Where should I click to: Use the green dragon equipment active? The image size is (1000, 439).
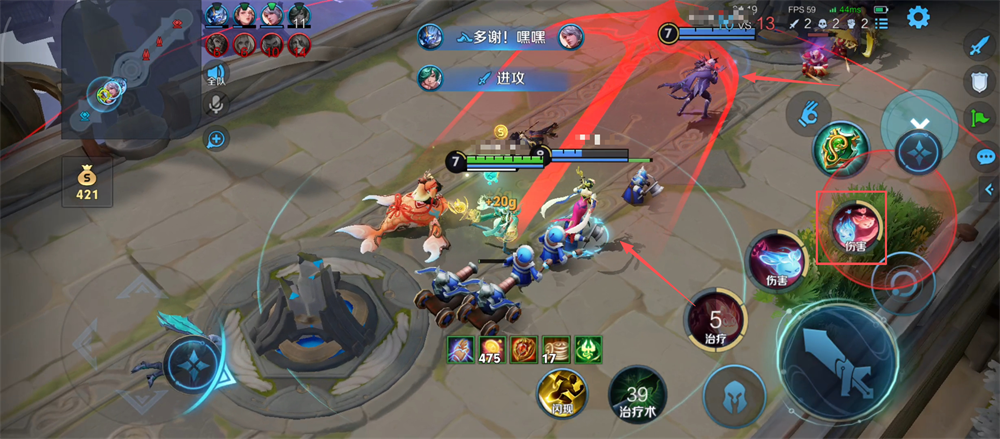click(x=839, y=151)
